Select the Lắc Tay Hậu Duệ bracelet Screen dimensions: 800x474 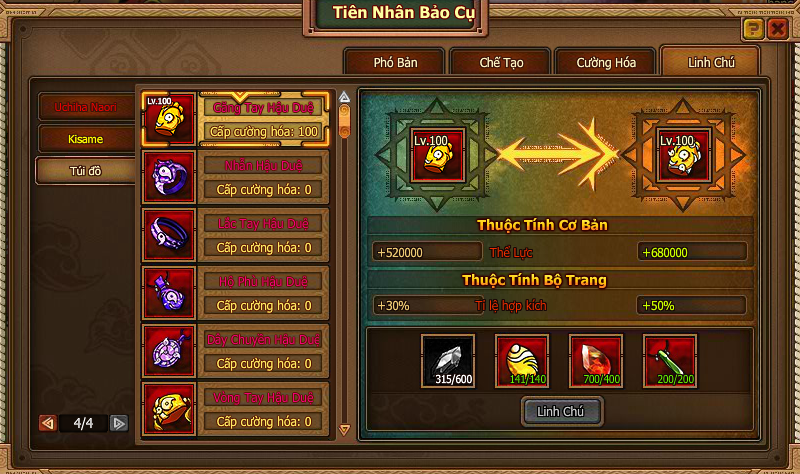[236, 236]
